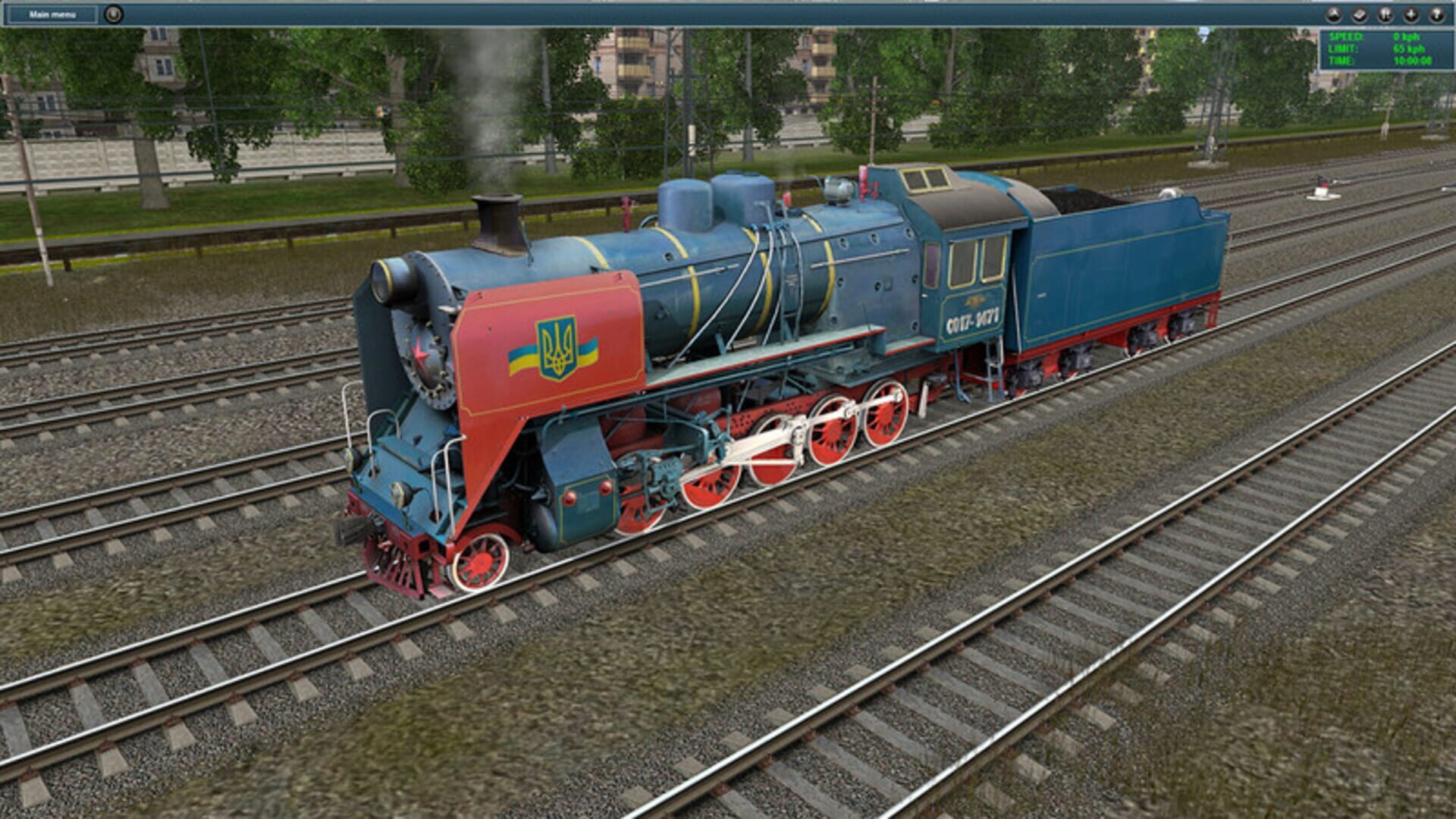Click the raise-camera arrow icon at top right
This screenshot has height=819, width=1456.
point(1334,14)
